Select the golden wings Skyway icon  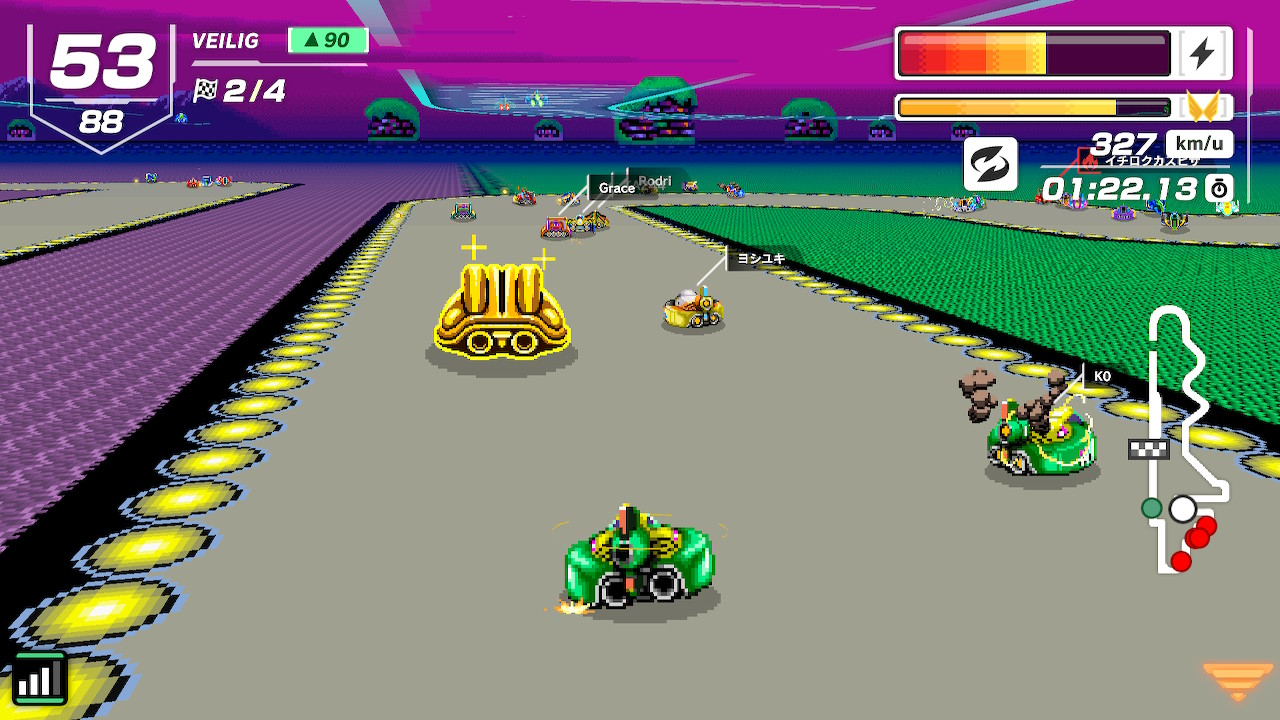click(x=1202, y=106)
